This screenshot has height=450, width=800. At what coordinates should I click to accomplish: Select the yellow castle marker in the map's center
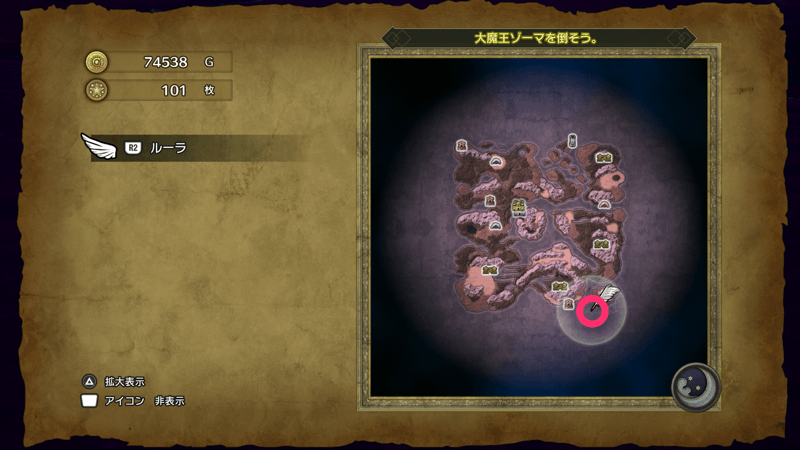[x=519, y=208]
